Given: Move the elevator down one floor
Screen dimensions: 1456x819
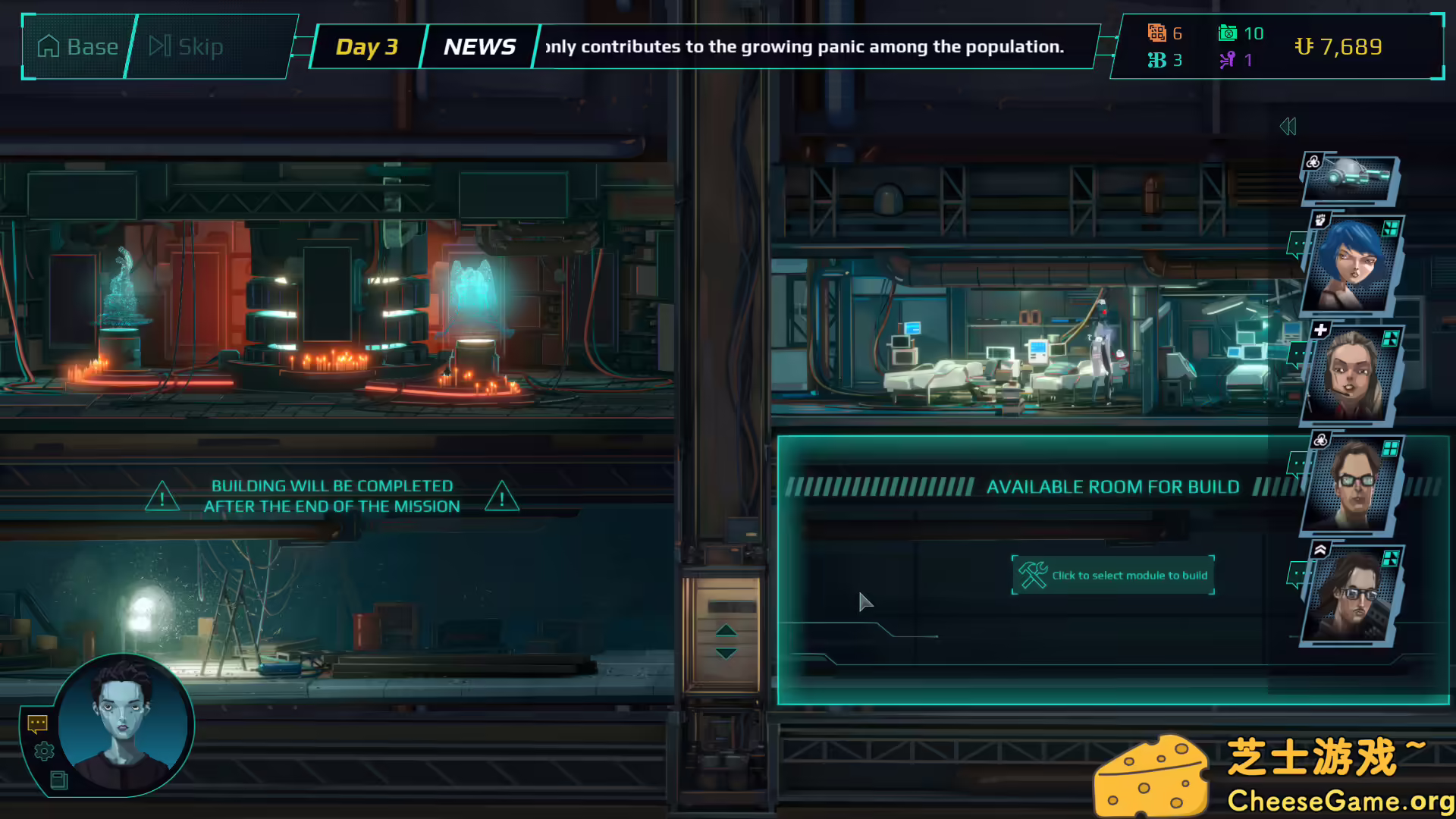Looking at the screenshot, I should [x=726, y=653].
